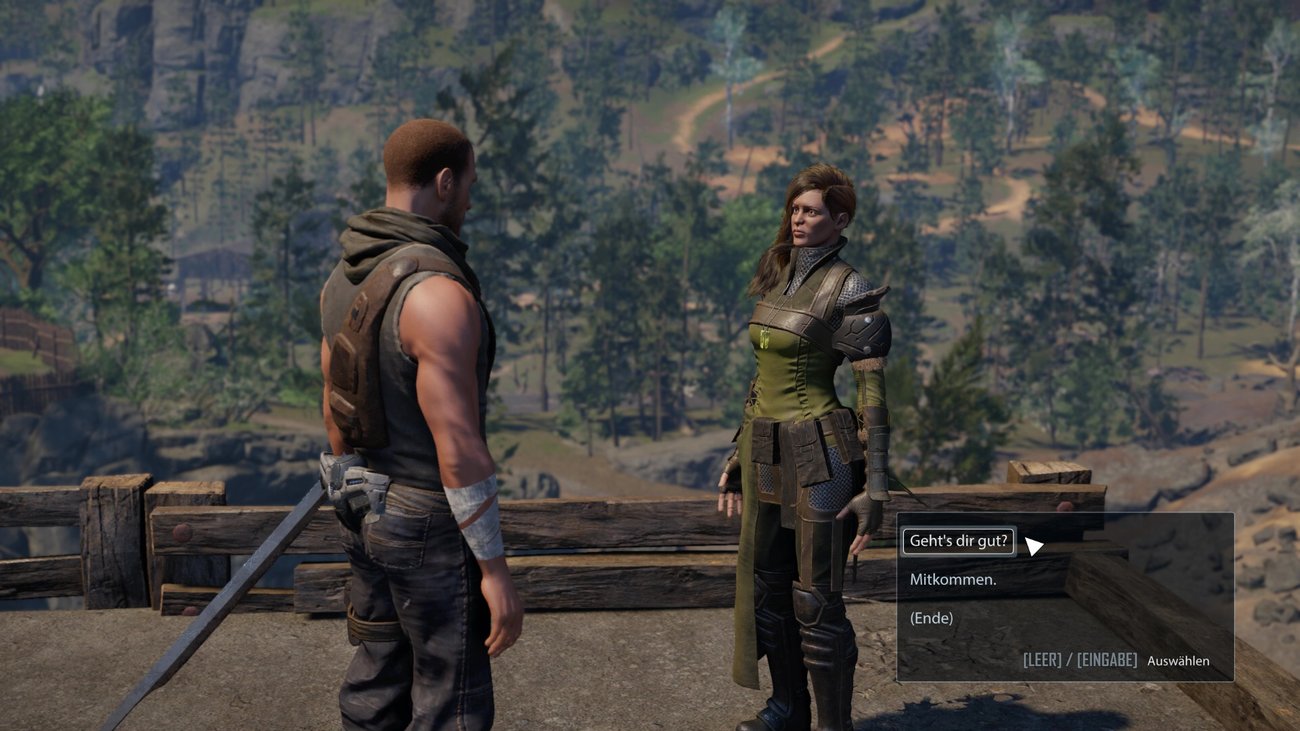Click the highlighted box around "Geht's dir gut?"
1300x731 pixels.
pos(958,540)
